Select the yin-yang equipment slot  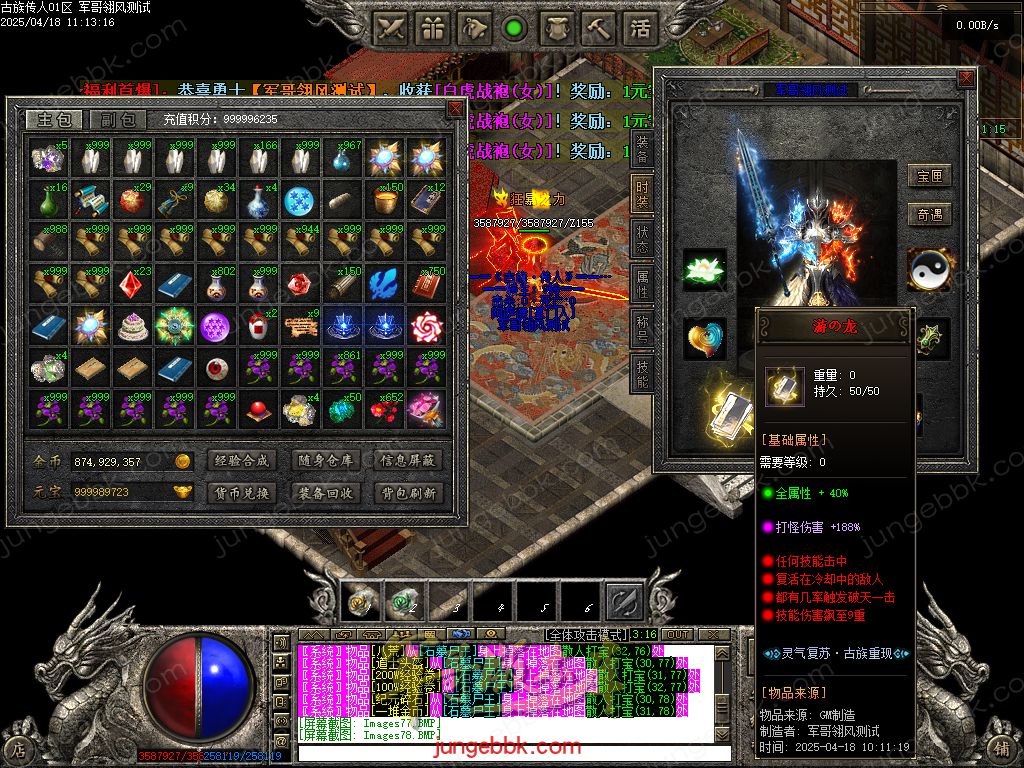pyautogui.click(x=931, y=270)
